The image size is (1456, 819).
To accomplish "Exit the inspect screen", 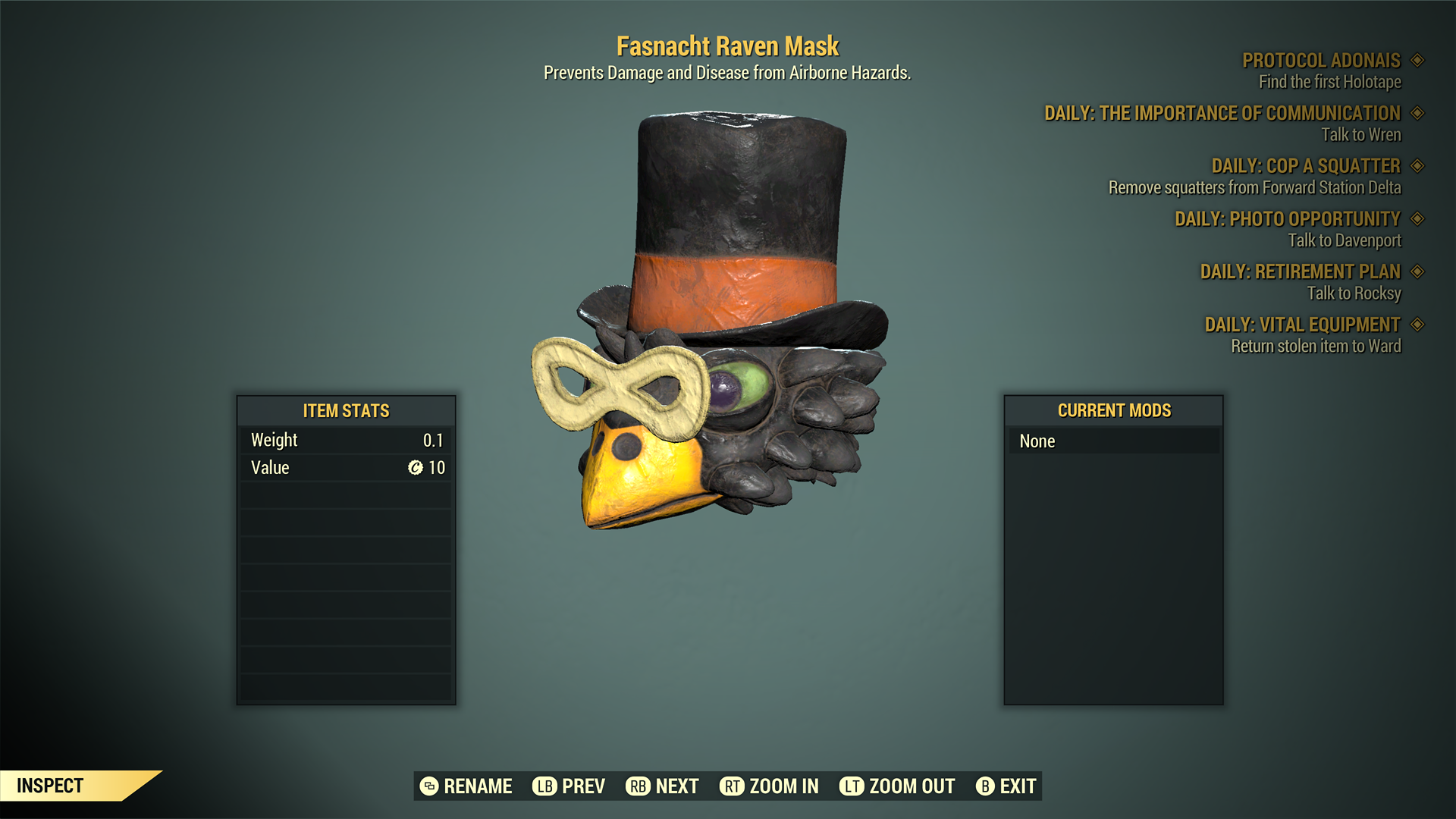I will tap(1006, 786).
